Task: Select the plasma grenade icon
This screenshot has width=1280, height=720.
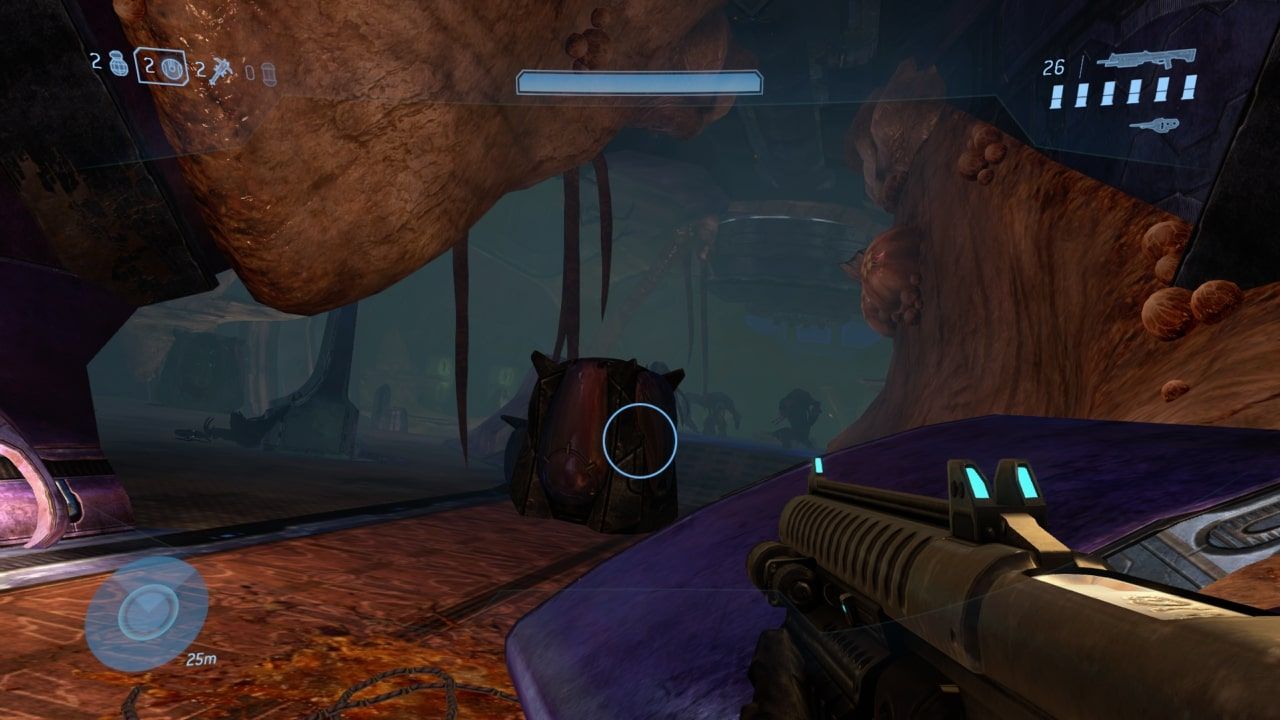Action: coord(171,69)
